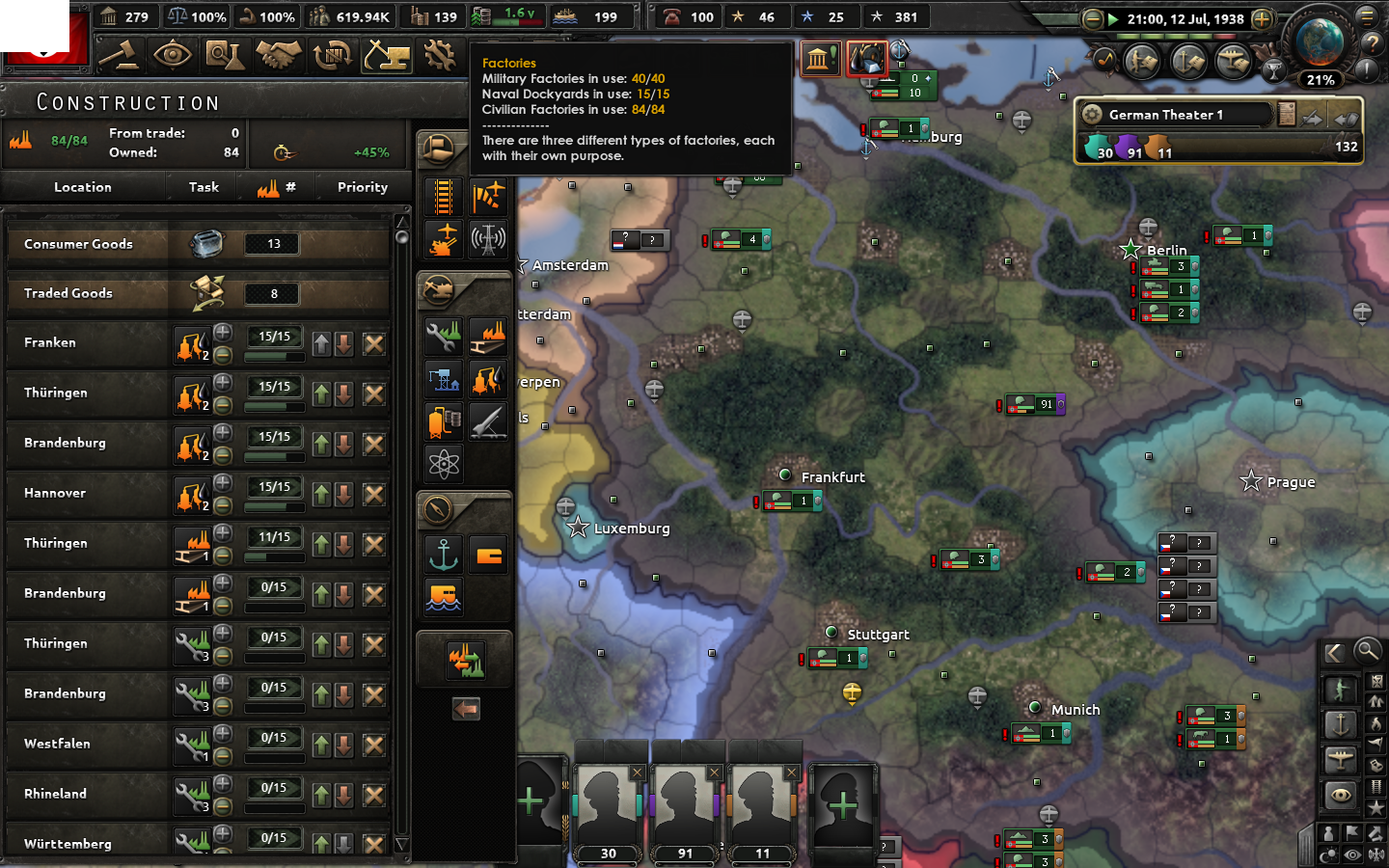The width and height of the screenshot is (1389, 868).
Task: Select the synthetic refinery construction icon
Action: point(487,379)
